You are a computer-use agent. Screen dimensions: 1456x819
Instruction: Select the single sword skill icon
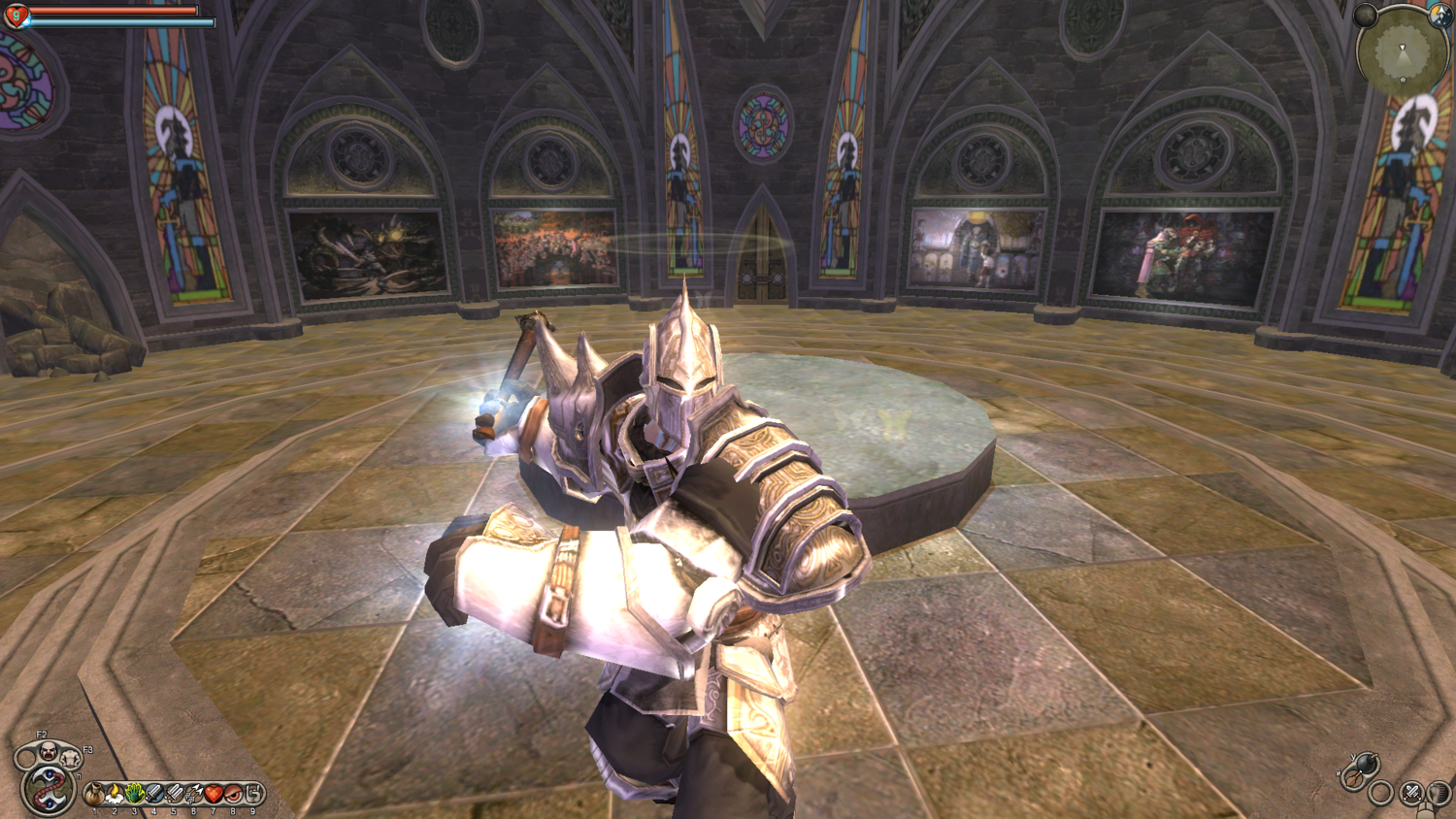[154, 794]
